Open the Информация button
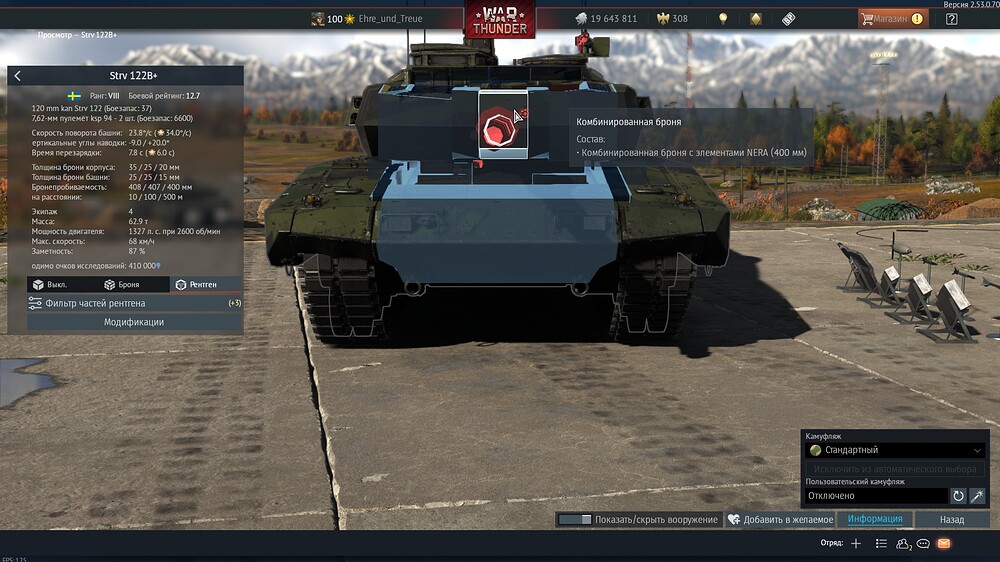The height and width of the screenshot is (562, 1000). tap(875, 520)
